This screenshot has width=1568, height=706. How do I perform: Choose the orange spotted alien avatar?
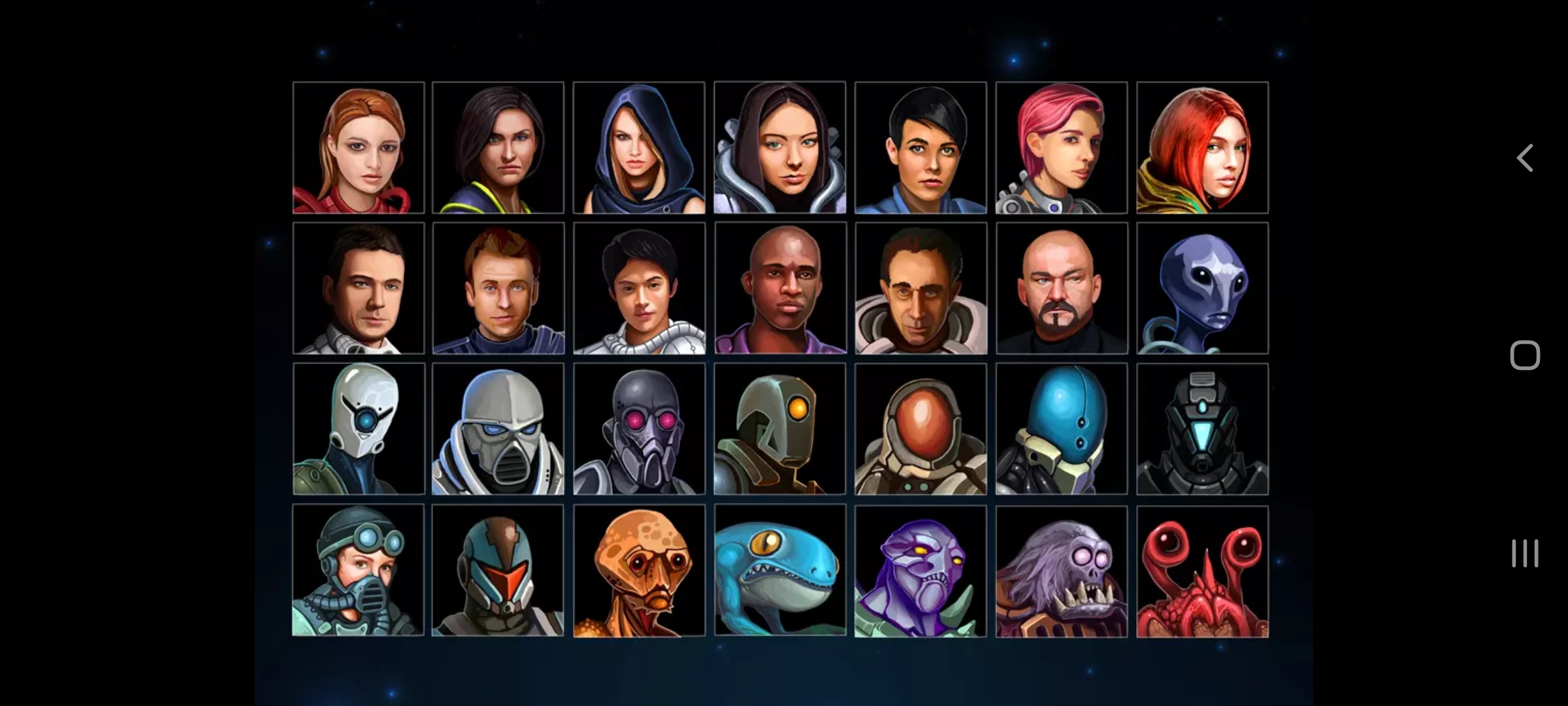pyautogui.click(x=639, y=570)
